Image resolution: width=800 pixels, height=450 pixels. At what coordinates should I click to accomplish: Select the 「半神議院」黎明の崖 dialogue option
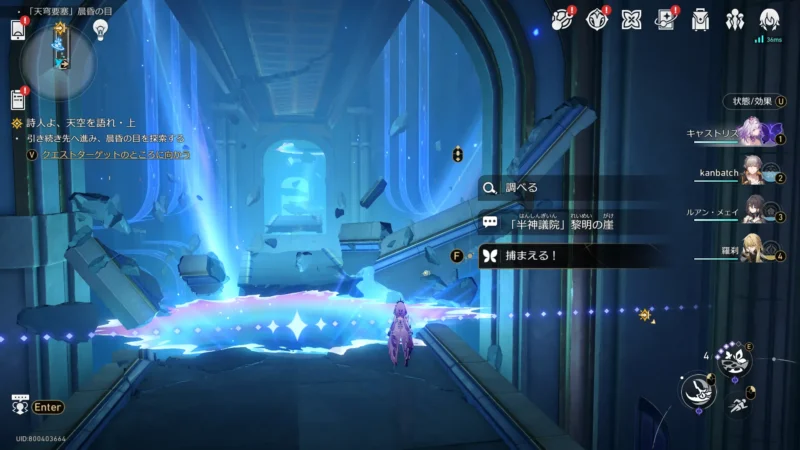(560, 223)
